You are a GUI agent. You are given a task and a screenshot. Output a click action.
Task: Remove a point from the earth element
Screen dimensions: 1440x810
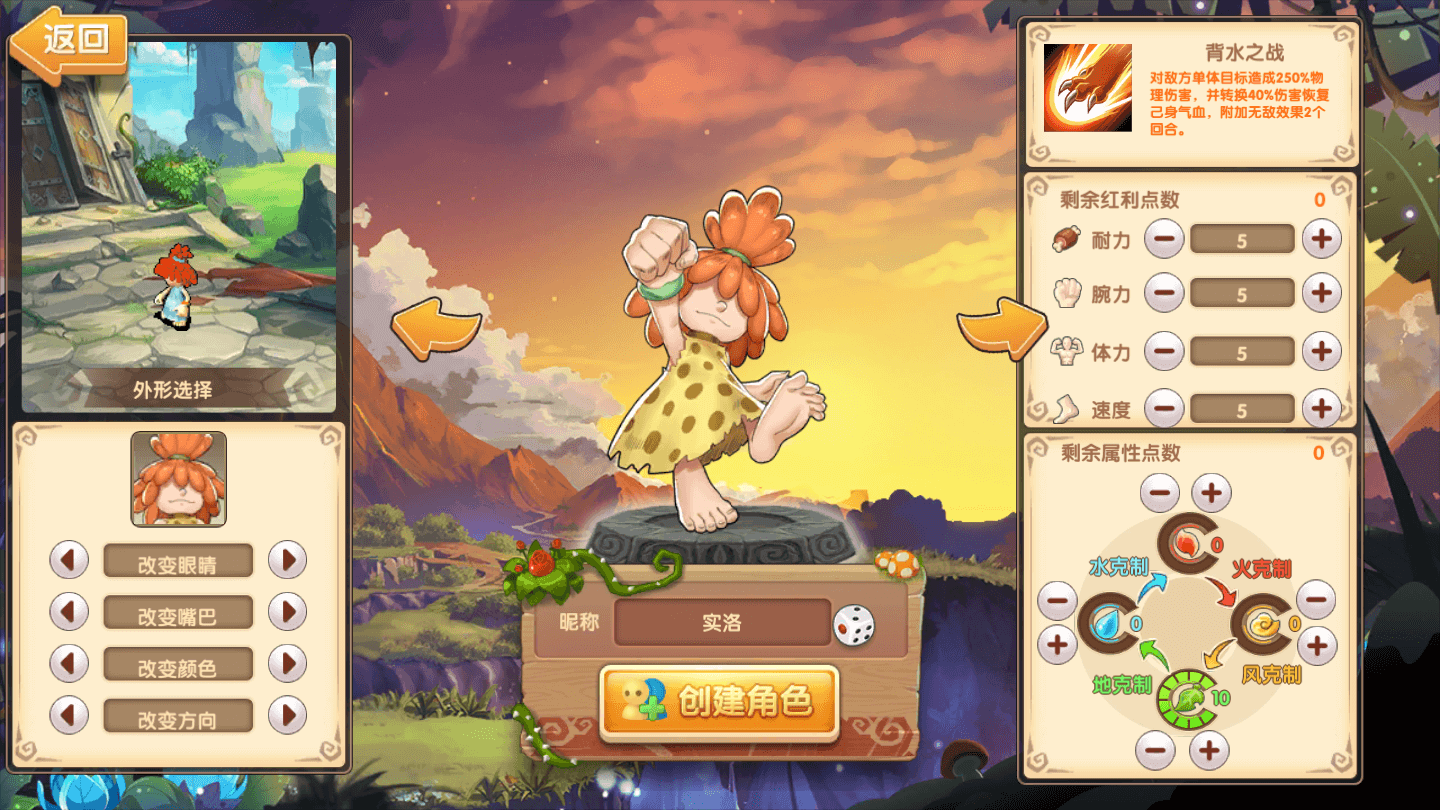tap(1155, 749)
